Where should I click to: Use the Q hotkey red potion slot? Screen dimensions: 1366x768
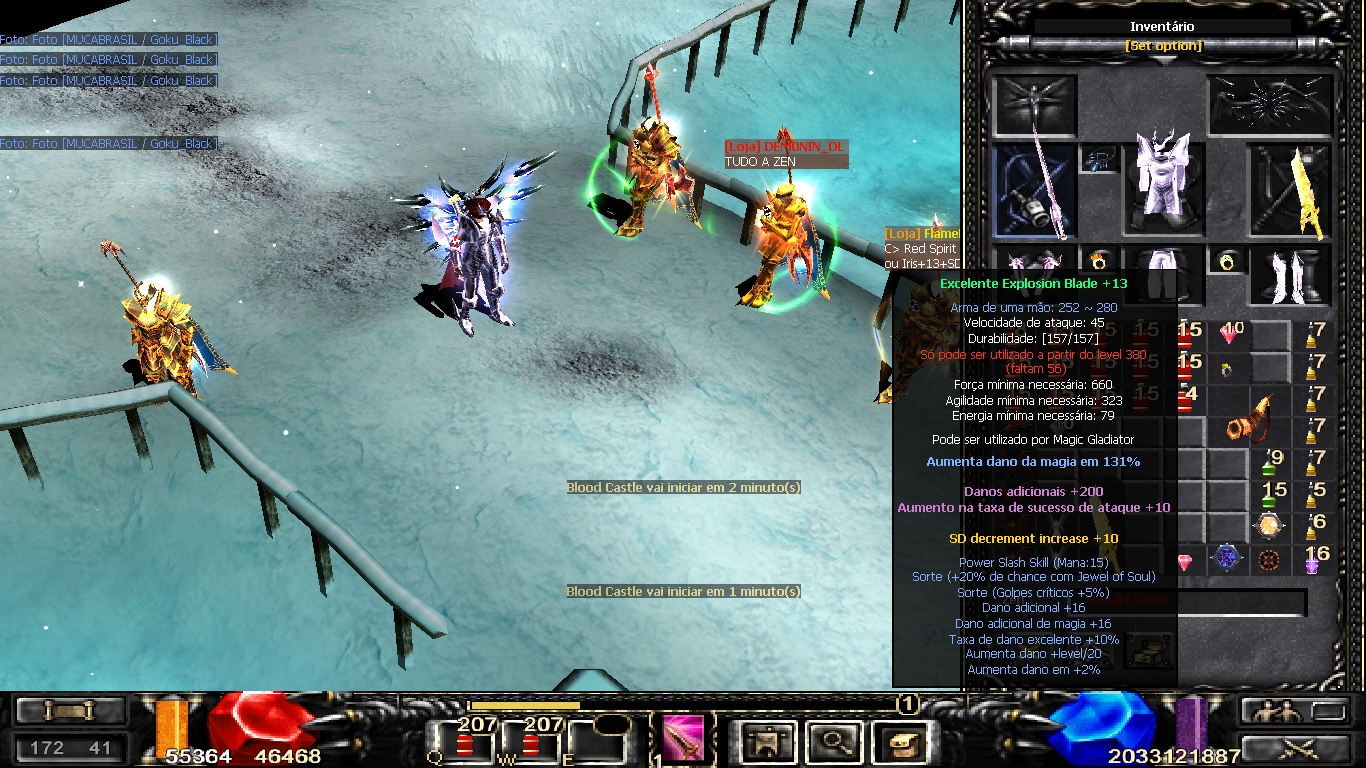(x=465, y=741)
